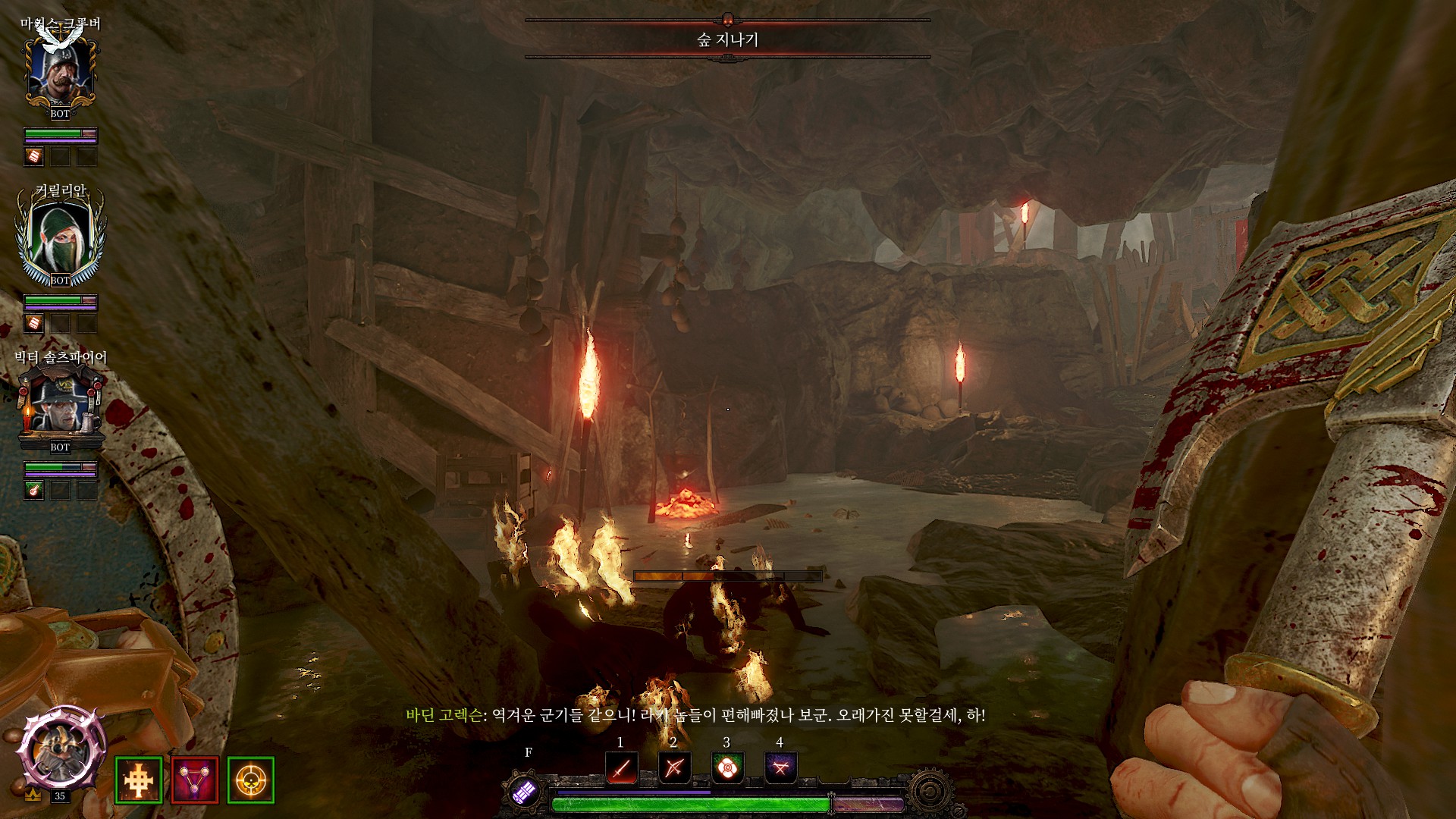Use the healing medical supplies slot
Image resolution: width=1456 pixels, height=819 pixels.
pos(727,768)
